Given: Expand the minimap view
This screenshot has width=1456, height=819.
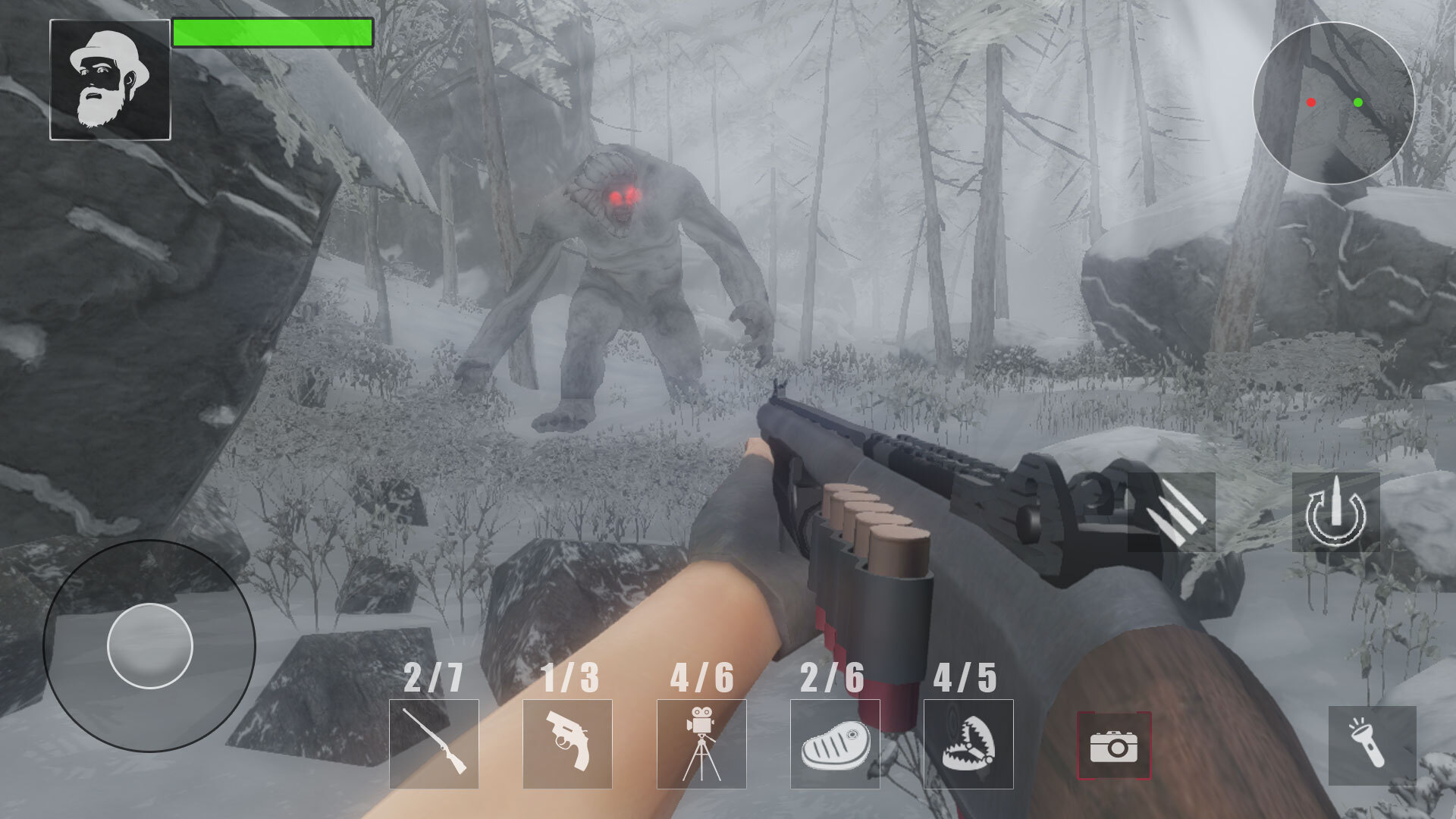Looking at the screenshot, I should pos(1335,102).
